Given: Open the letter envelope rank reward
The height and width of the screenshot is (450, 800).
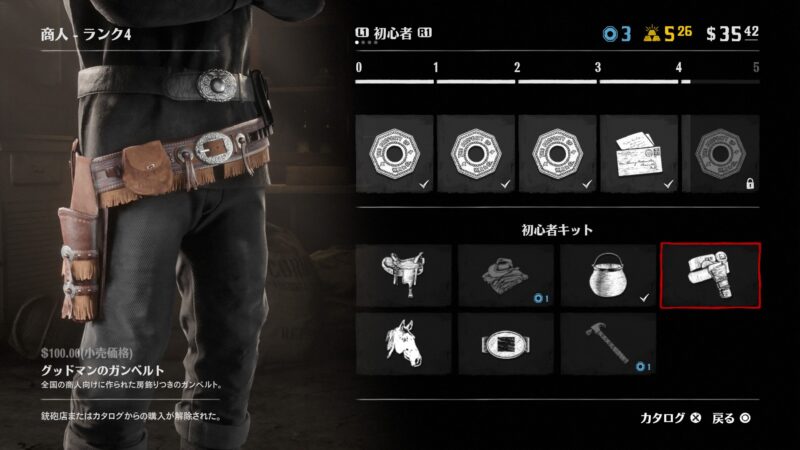Looking at the screenshot, I should (637, 152).
